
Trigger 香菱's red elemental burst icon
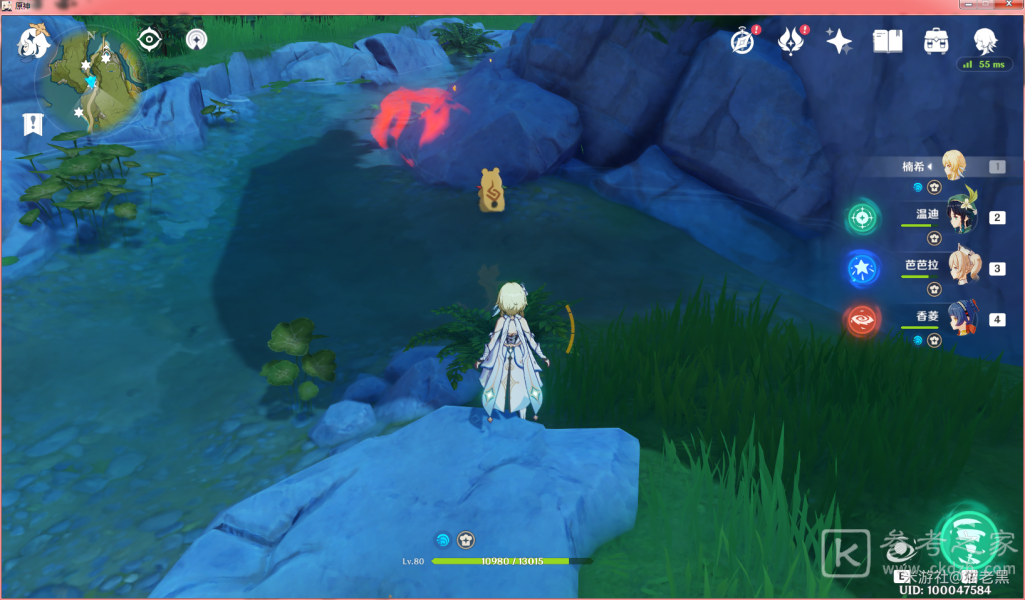(x=862, y=320)
